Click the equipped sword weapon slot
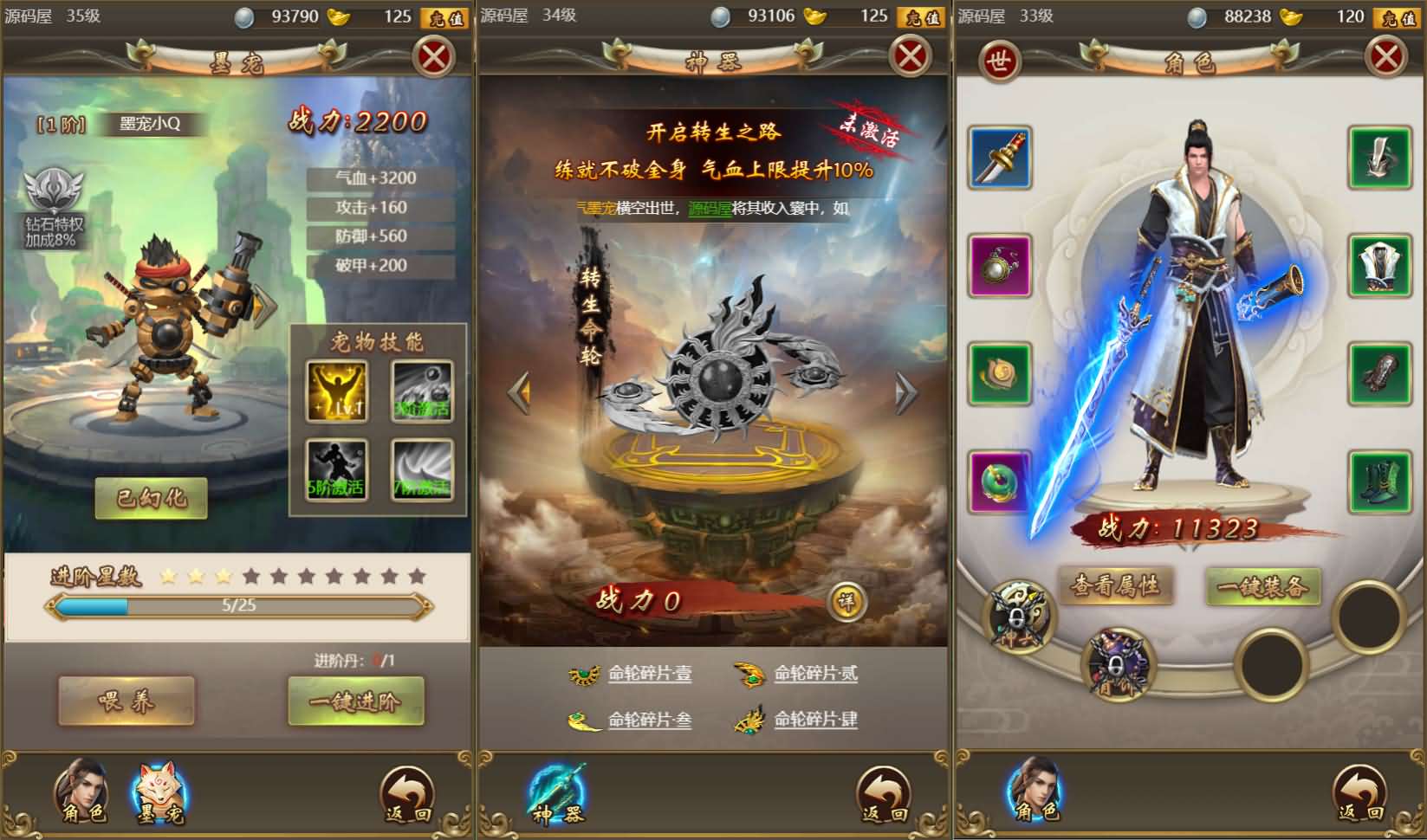This screenshot has height=840, width=1427. (x=998, y=158)
